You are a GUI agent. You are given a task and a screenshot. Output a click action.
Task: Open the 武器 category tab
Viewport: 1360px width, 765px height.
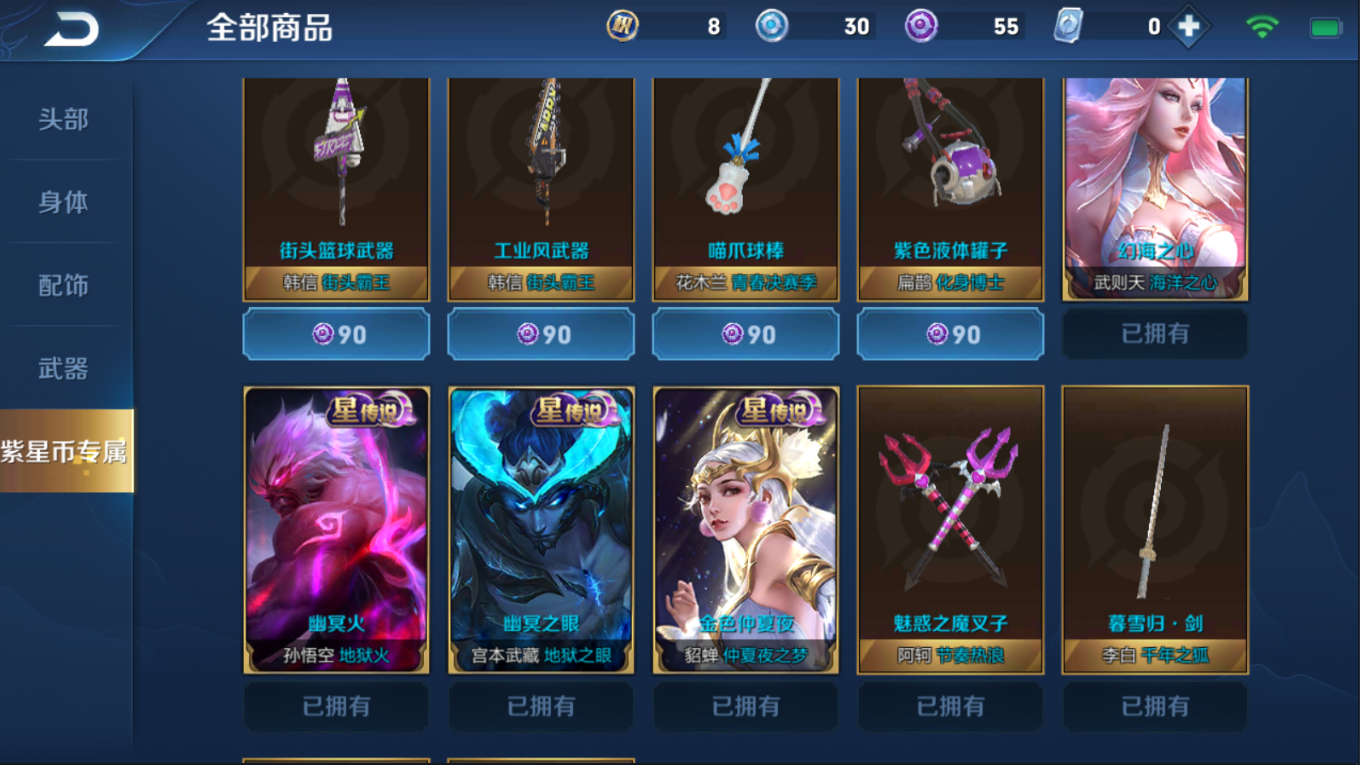point(64,368)
